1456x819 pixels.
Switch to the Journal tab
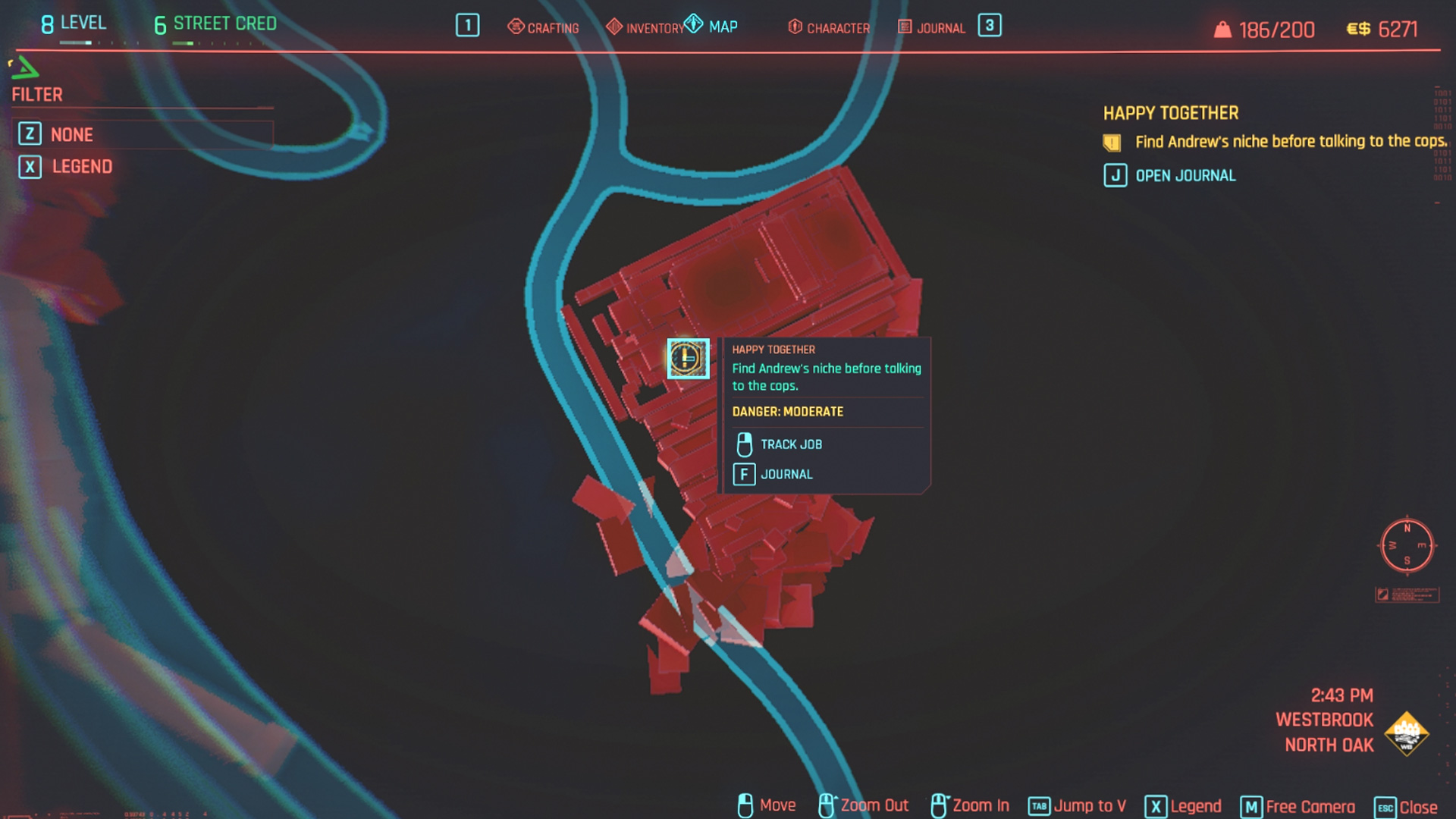pyautogui.click(x=932, y=28)
